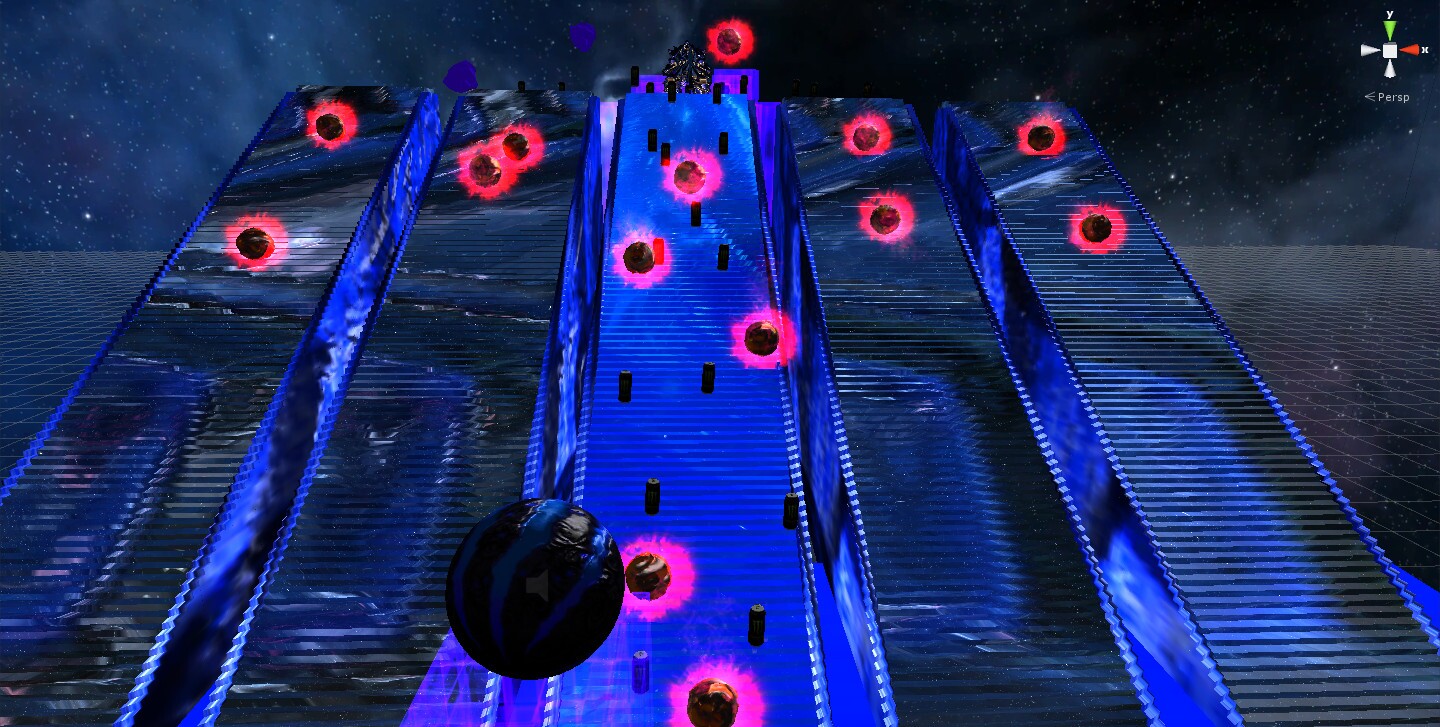Click the center cube of the orientation gizmo
The image size is (1440, 727).
pos(1390,50)
